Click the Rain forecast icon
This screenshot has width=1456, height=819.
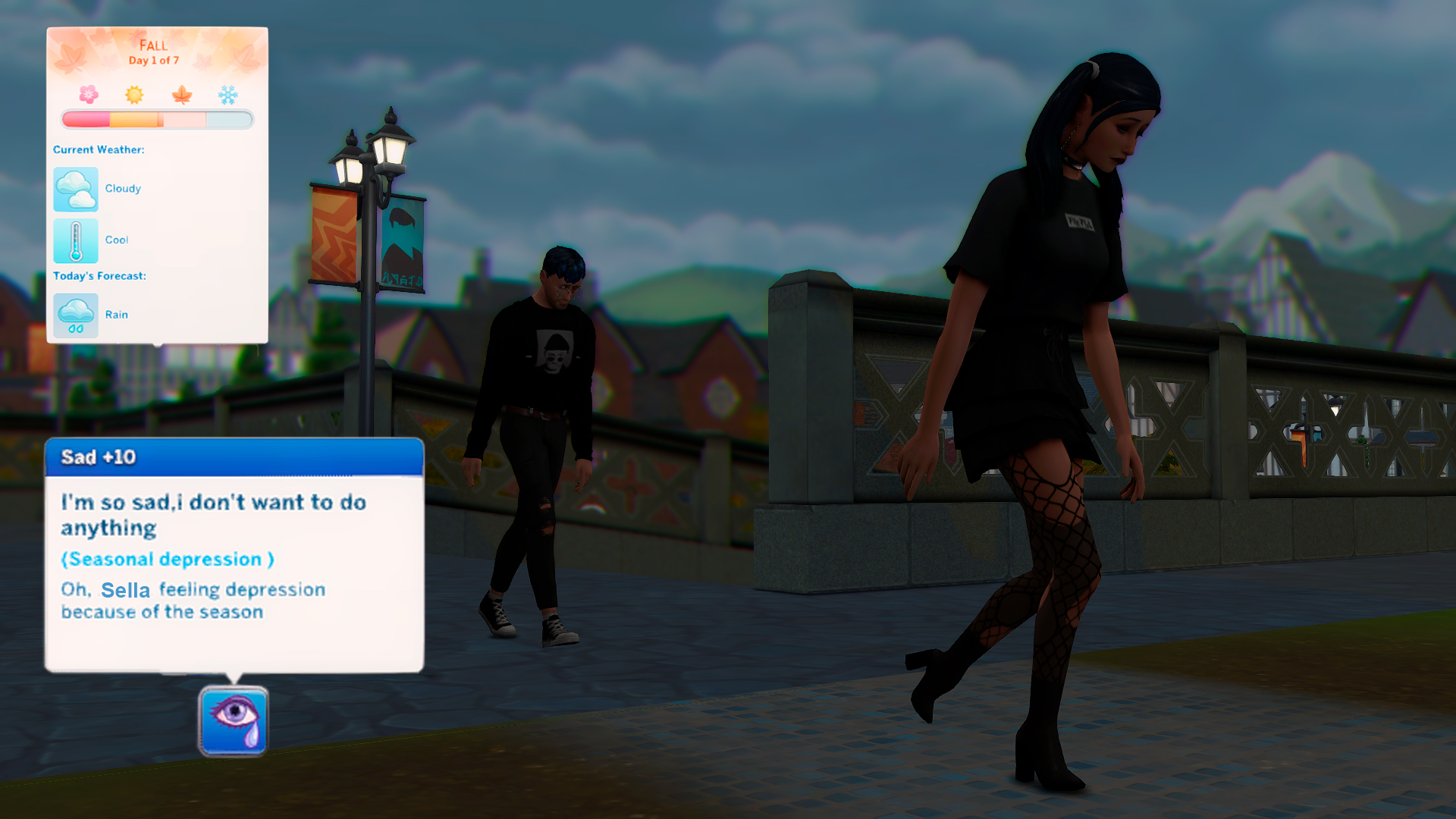coord(75,314)
